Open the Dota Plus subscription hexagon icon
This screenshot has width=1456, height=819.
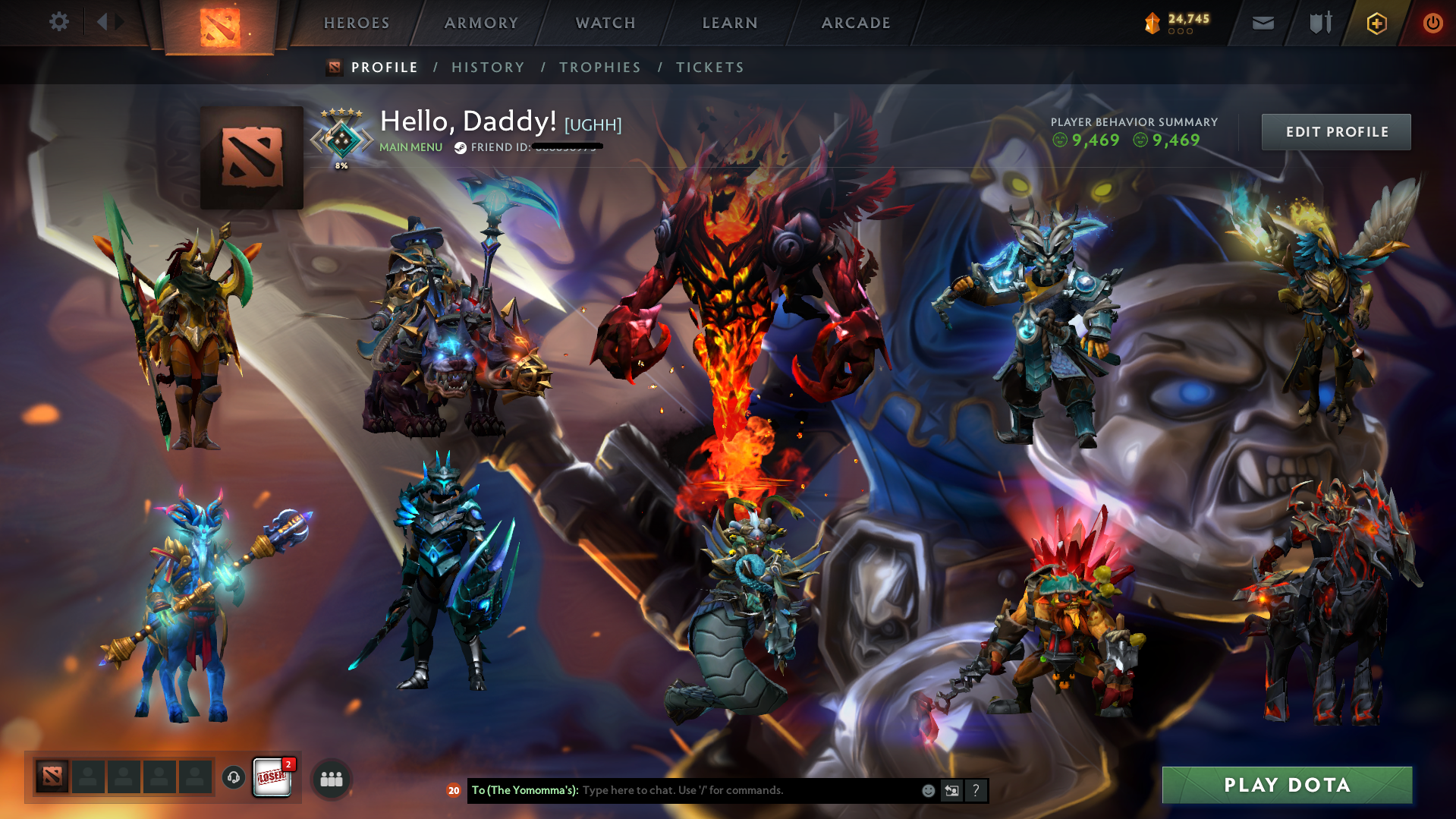(1376, 23)
